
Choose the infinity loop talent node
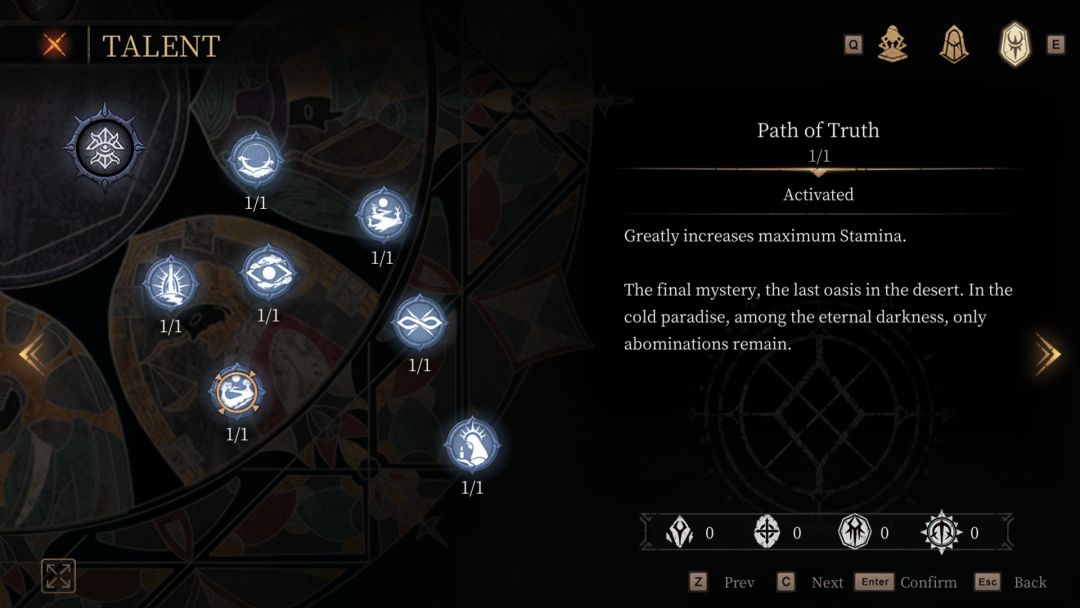[419, 322]
